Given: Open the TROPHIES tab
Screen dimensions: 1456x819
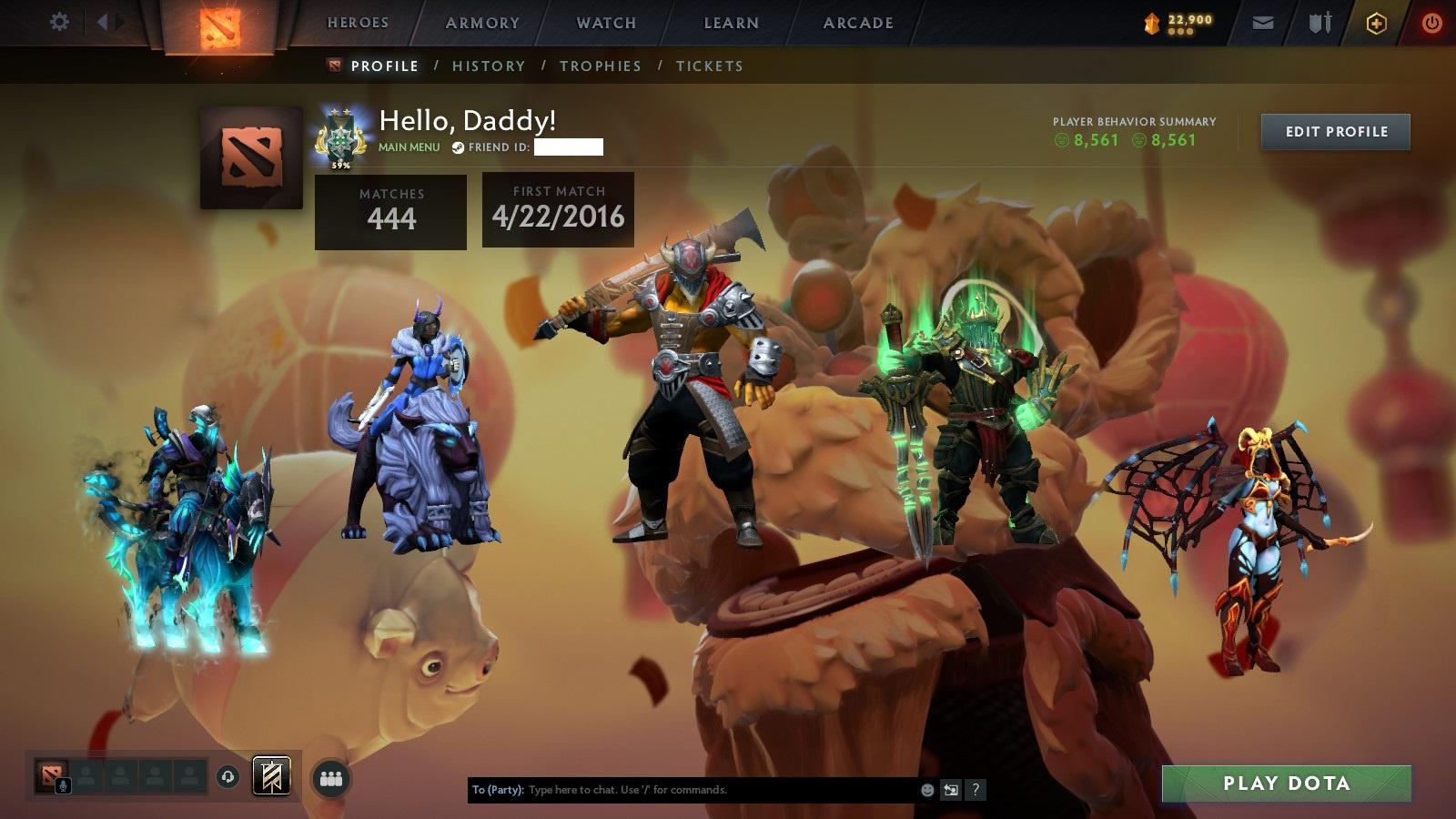Looking at the screenshot, I should [x=602, y=66].
